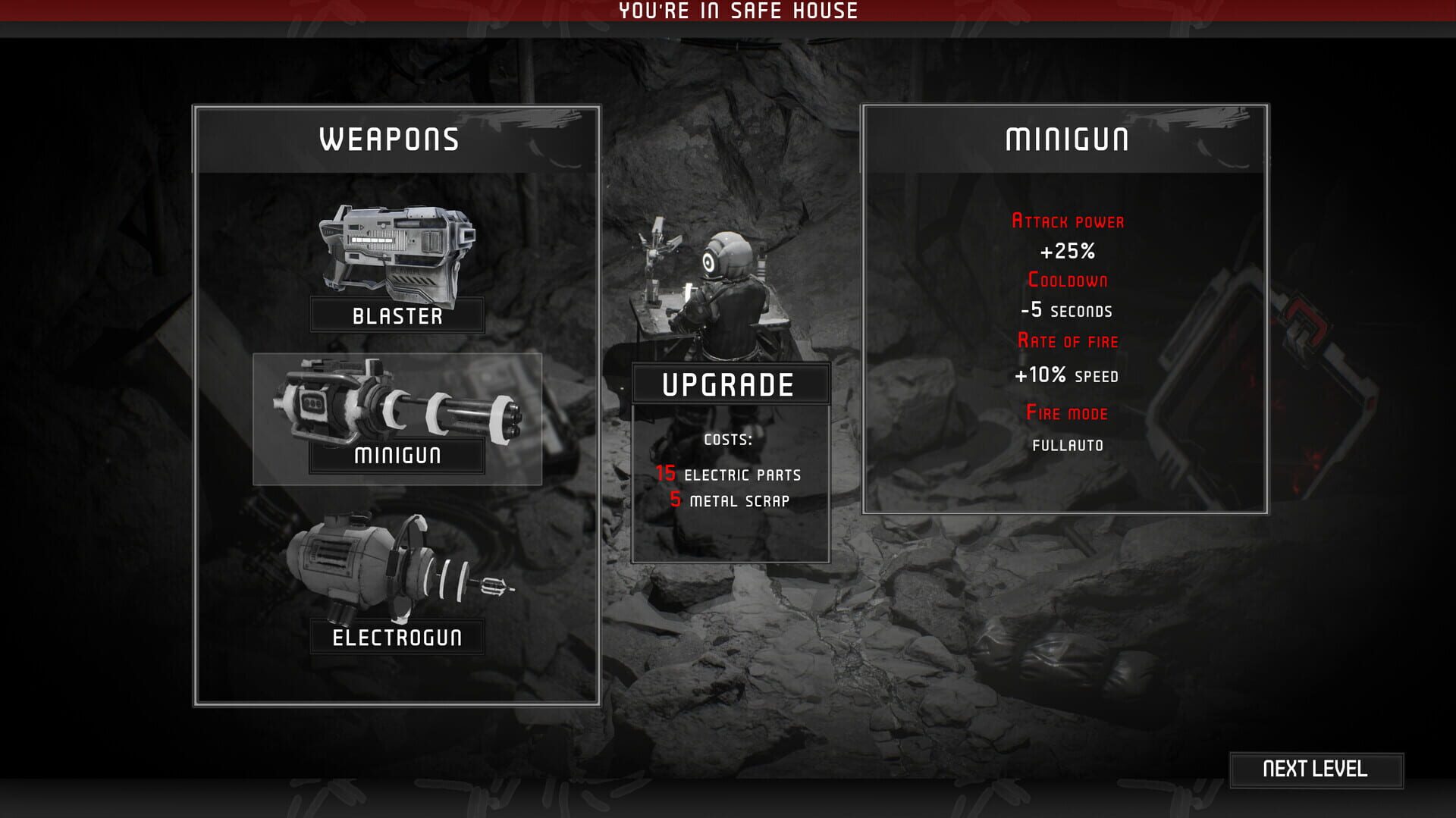Upgrade the selected weapon
The width and height of the screenshot is (1456, 818).
click(730, 385)
